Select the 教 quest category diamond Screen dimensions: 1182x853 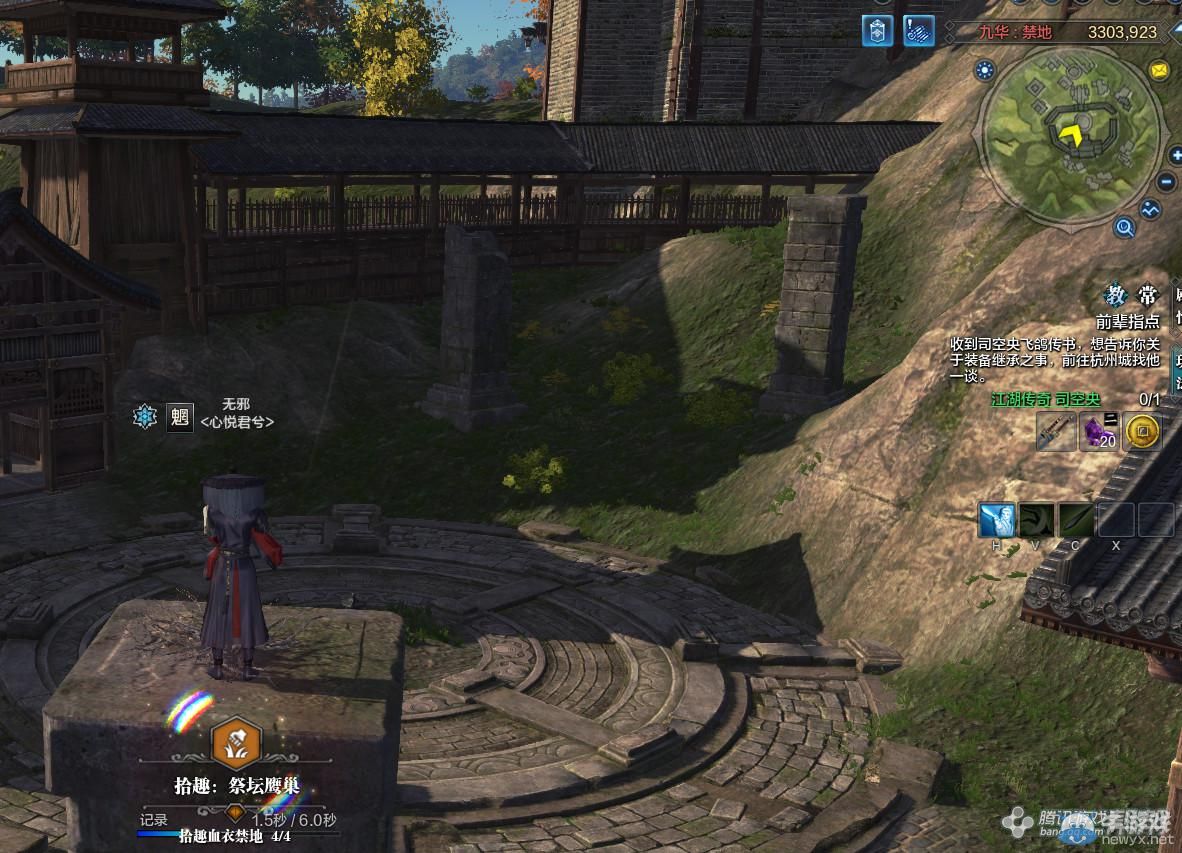(x=1115, y=296)
